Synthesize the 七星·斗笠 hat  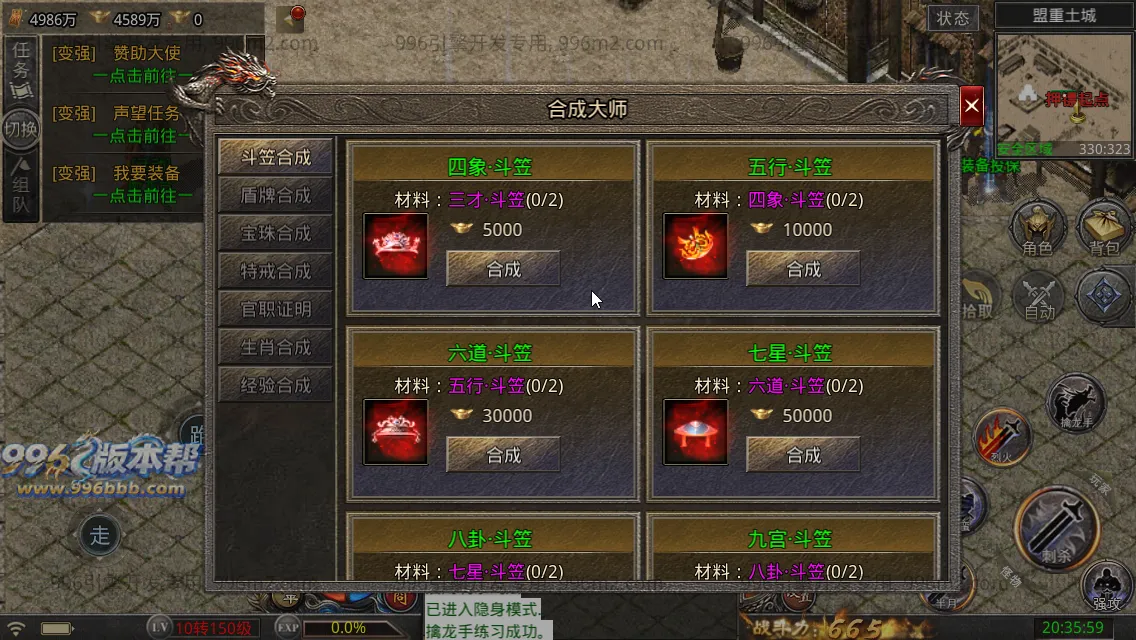coord(803,455)
